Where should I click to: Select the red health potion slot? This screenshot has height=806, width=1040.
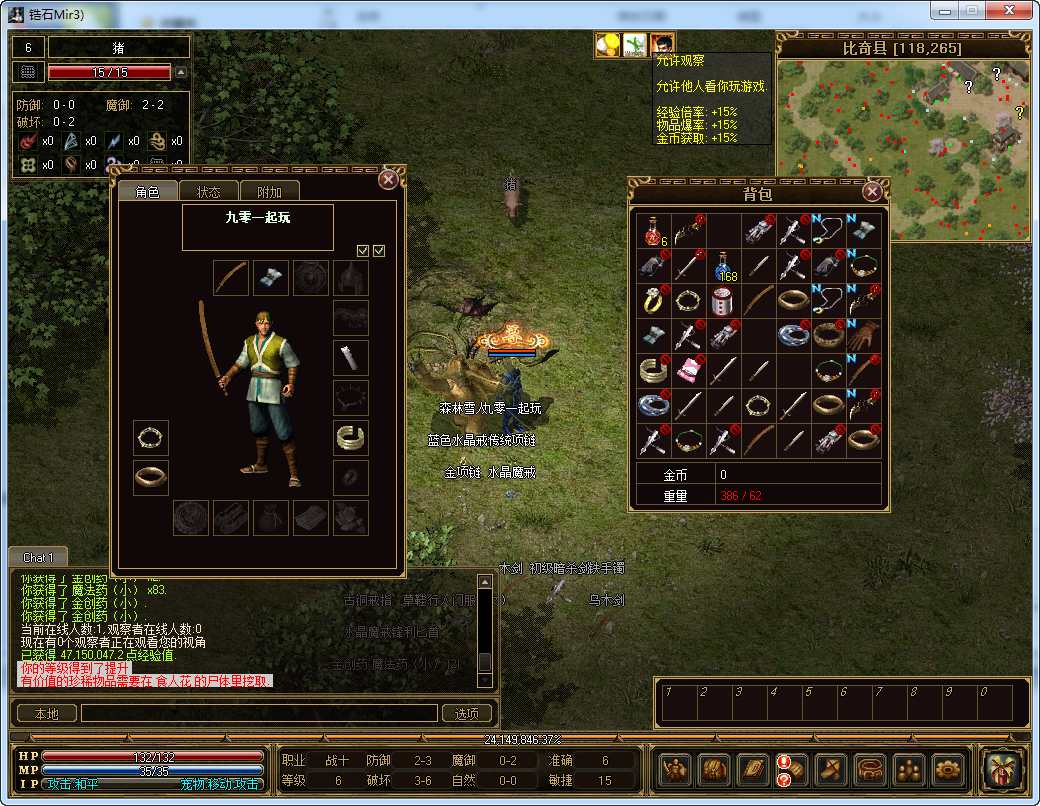[x=655, y=232]
